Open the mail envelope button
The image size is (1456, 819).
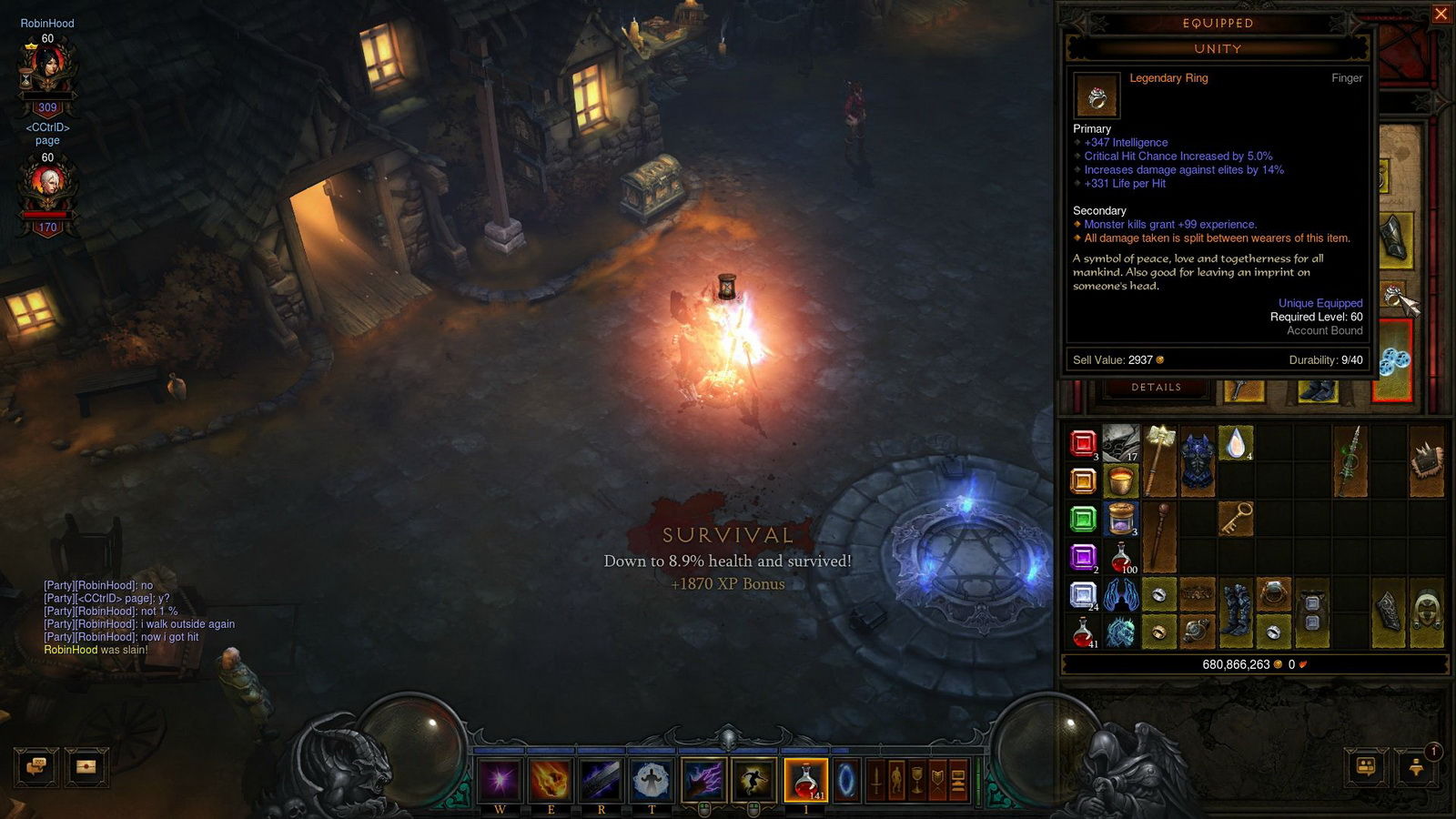[x=86, y=766]
